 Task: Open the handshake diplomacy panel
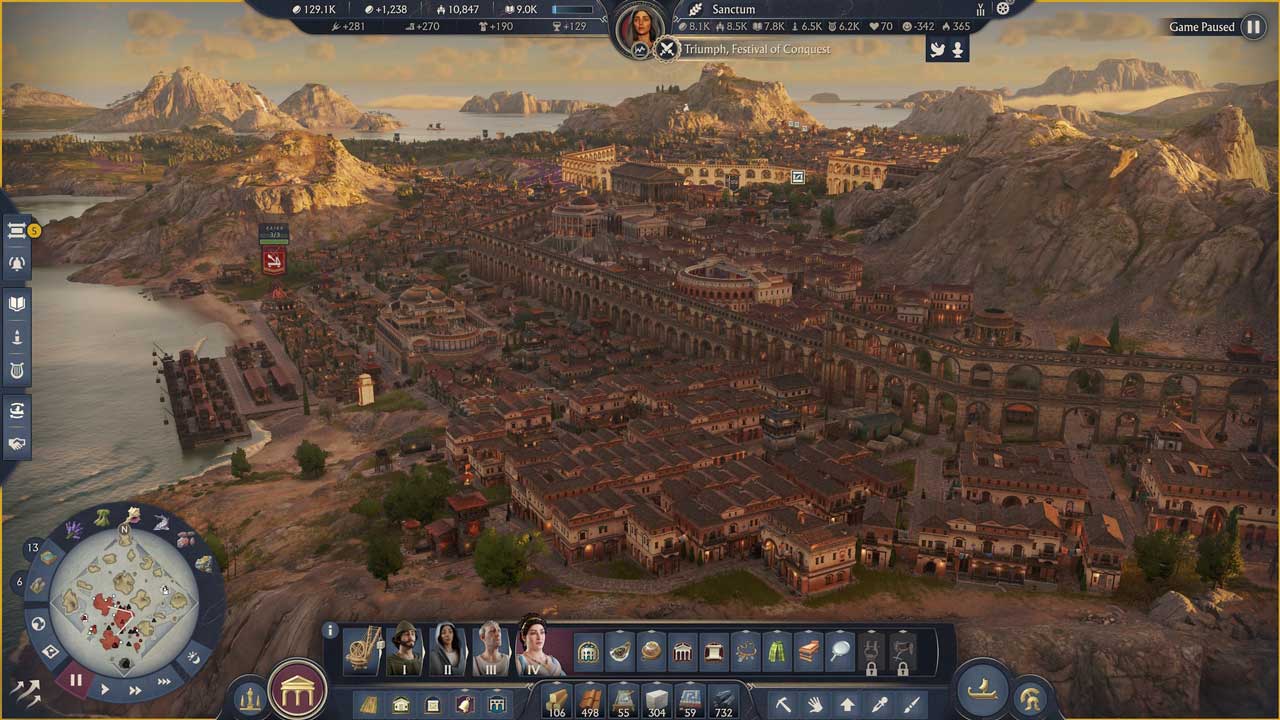17,443
